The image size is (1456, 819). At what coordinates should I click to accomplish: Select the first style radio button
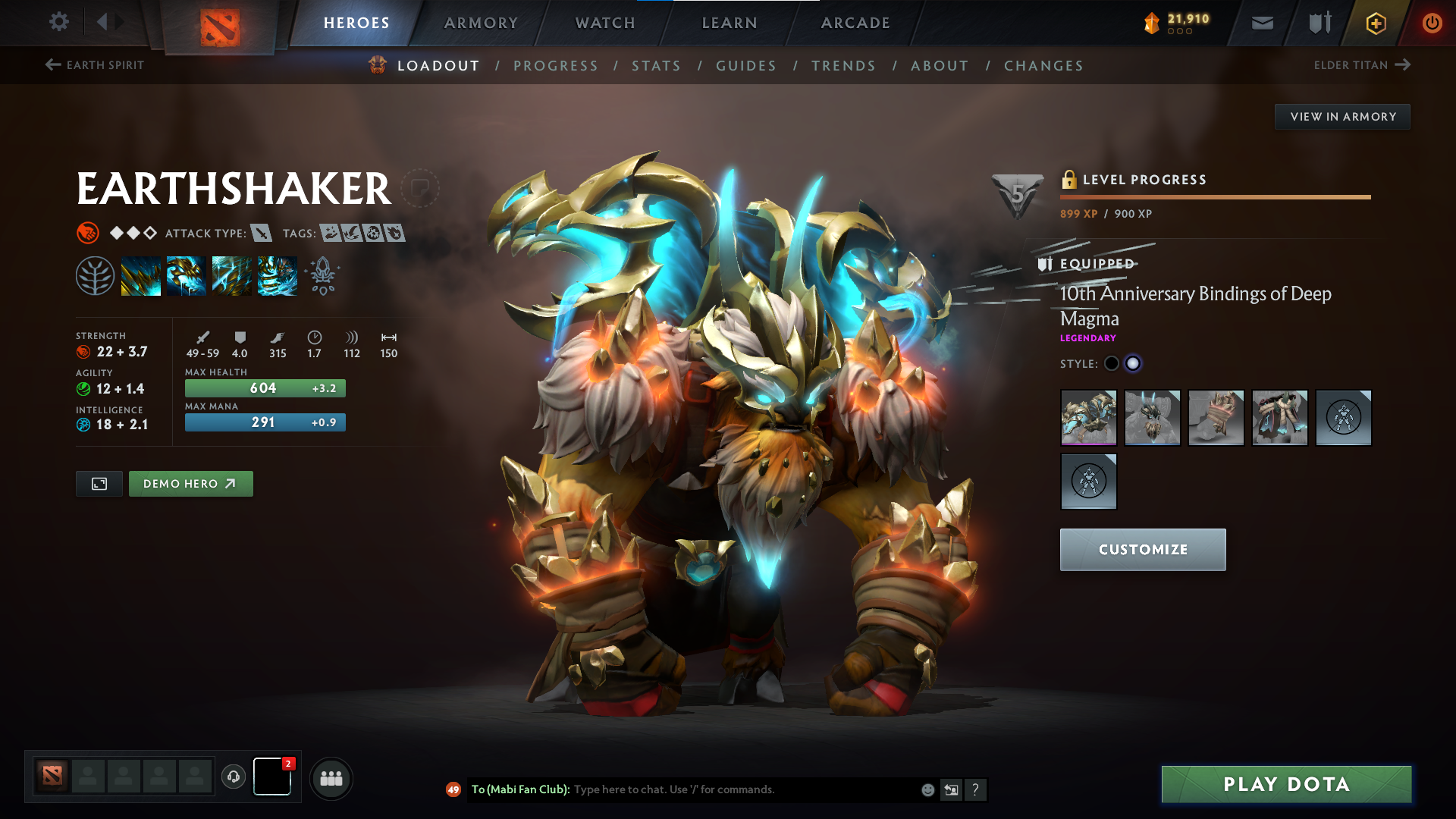tap(1110, 363)
